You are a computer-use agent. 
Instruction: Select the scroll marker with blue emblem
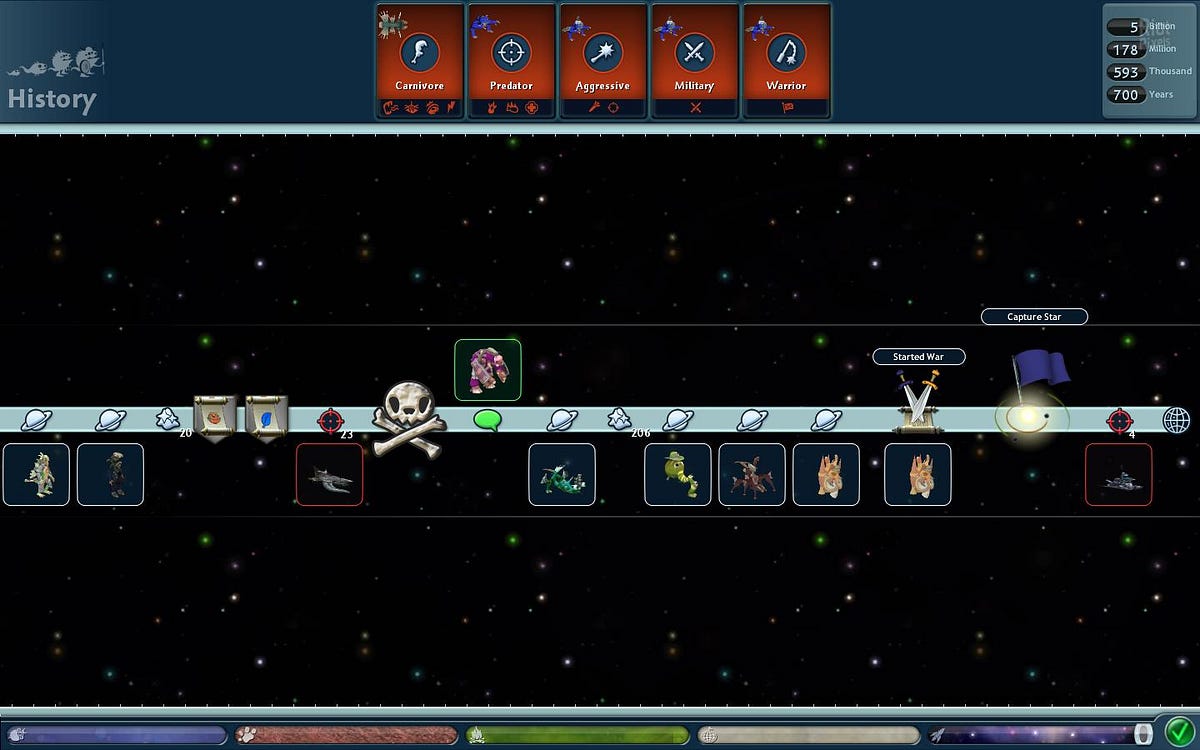[267, 416]
